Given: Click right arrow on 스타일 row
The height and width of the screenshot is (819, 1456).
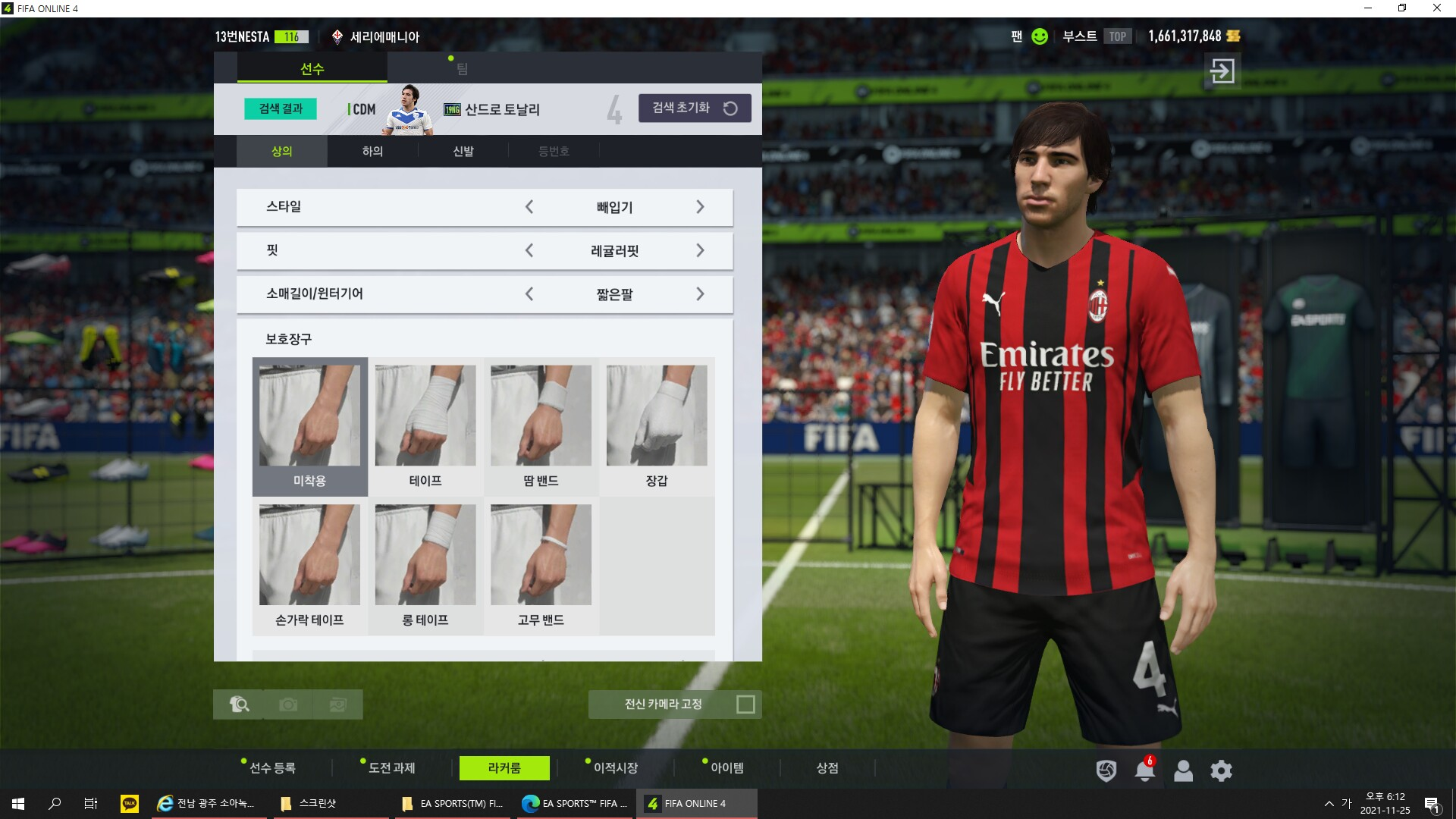Looking at the screenshot, I should coord(700,207).
